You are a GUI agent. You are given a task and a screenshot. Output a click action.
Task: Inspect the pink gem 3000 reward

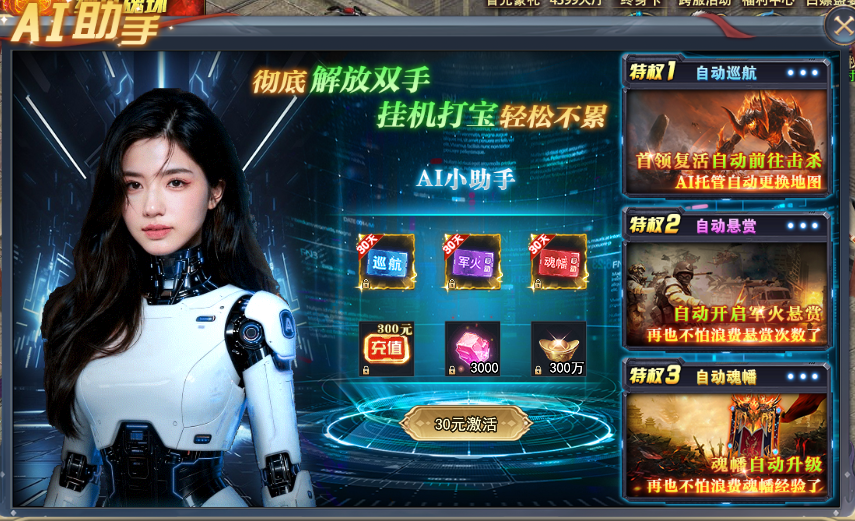472,349
